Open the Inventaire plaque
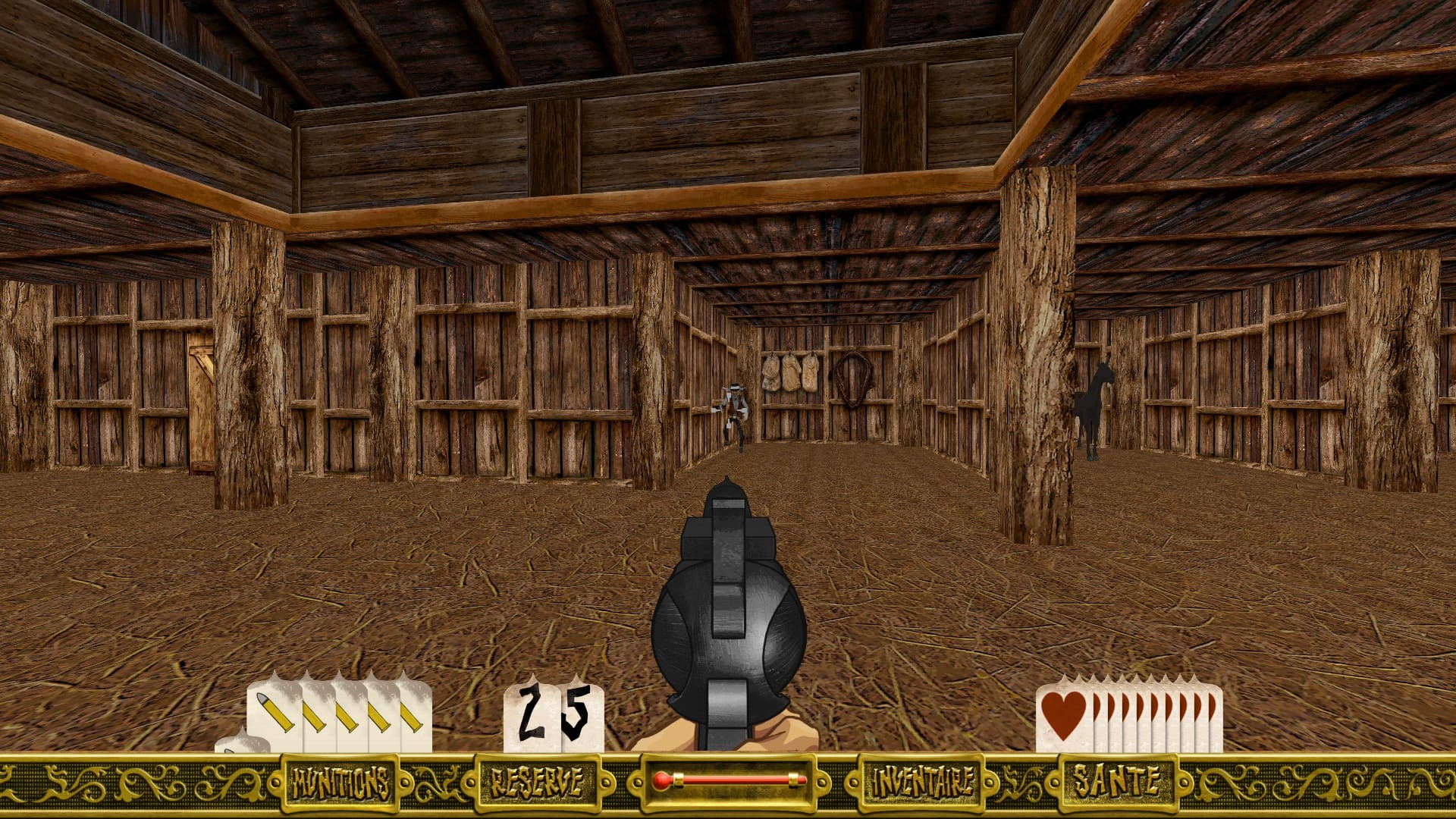The image size is (1456, 819). (921, 783)
